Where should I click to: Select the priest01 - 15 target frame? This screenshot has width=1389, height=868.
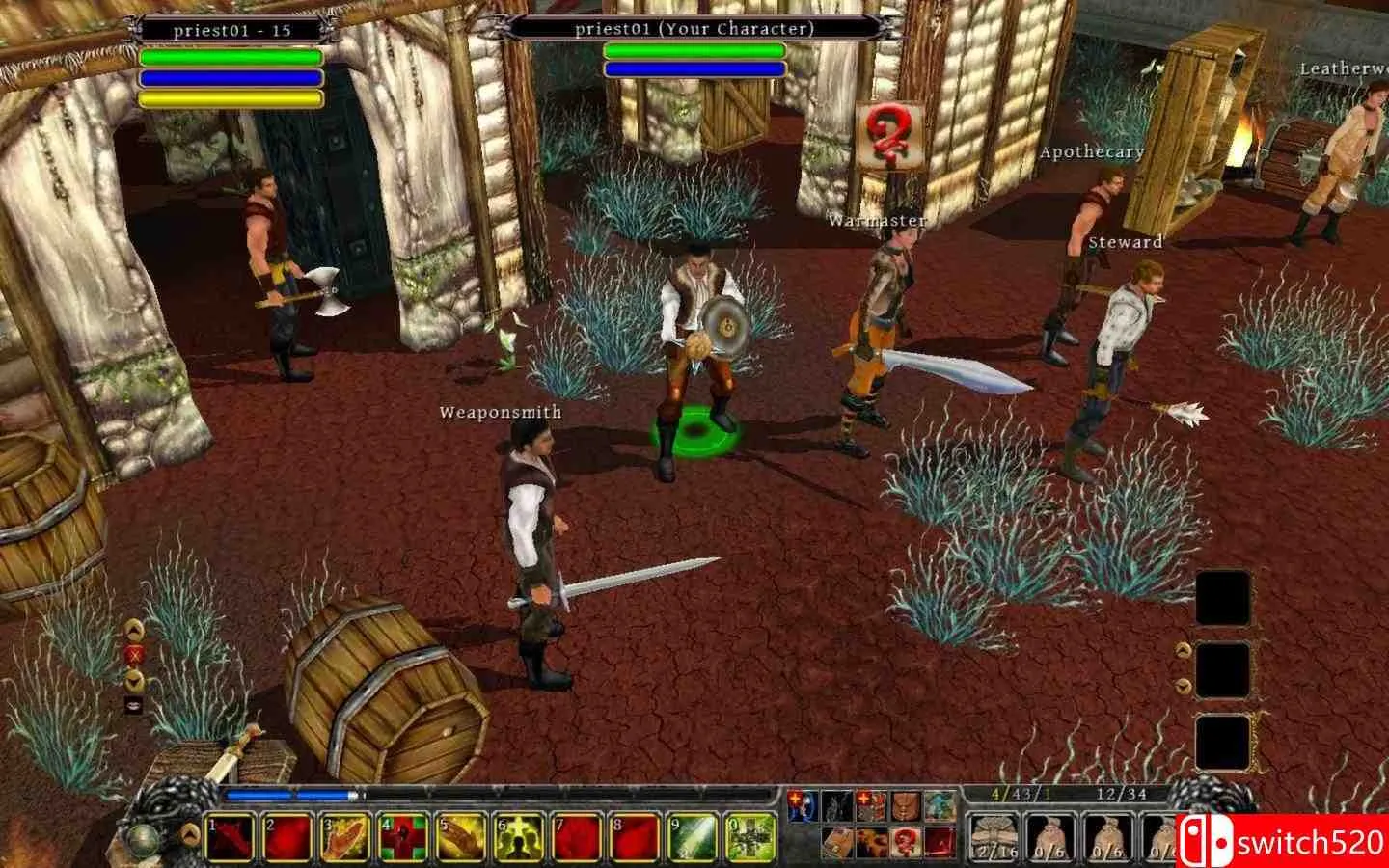231,30
